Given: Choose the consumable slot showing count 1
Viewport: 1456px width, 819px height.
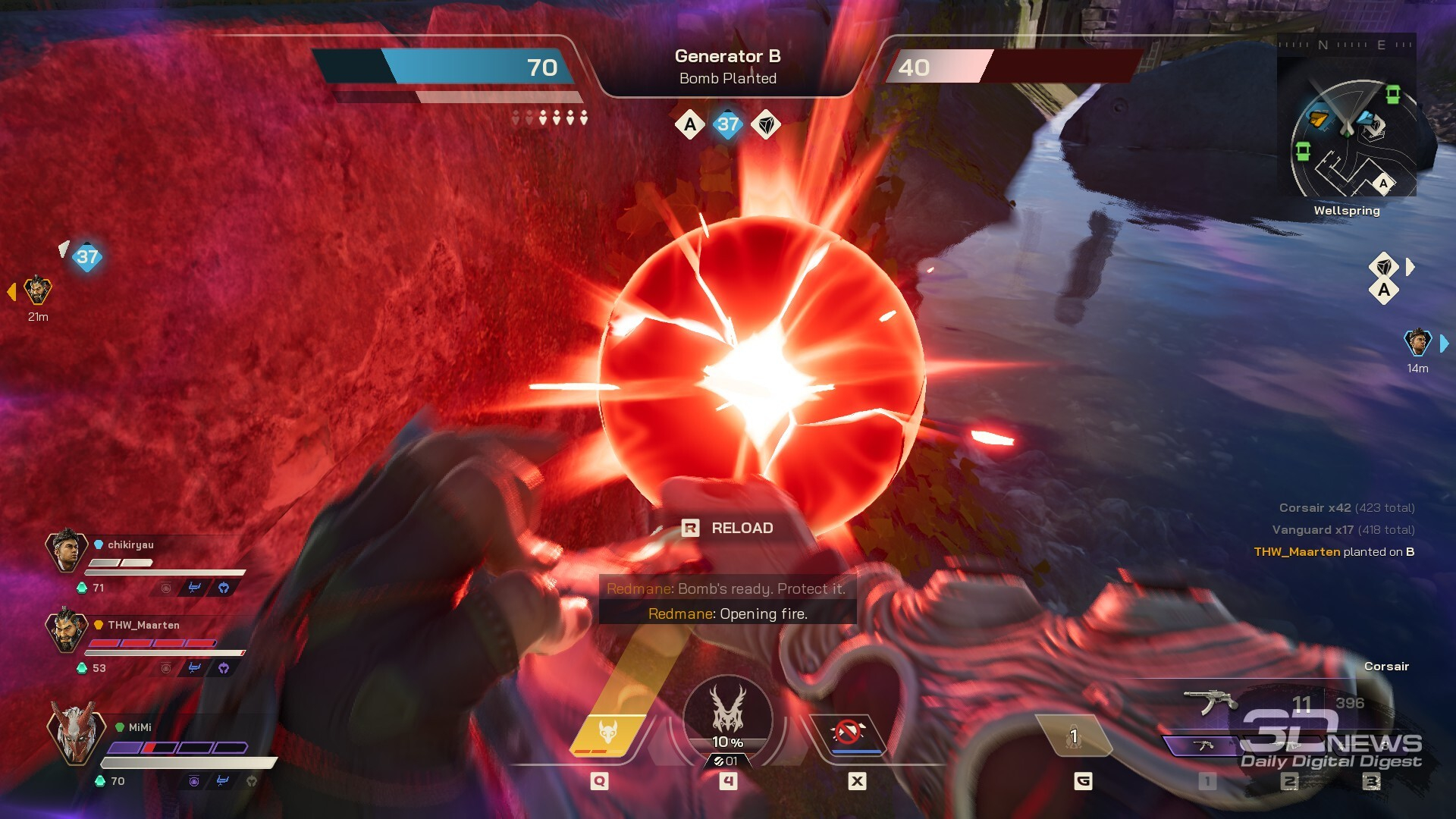Looking at the screenshot, I should (1073, 736).
